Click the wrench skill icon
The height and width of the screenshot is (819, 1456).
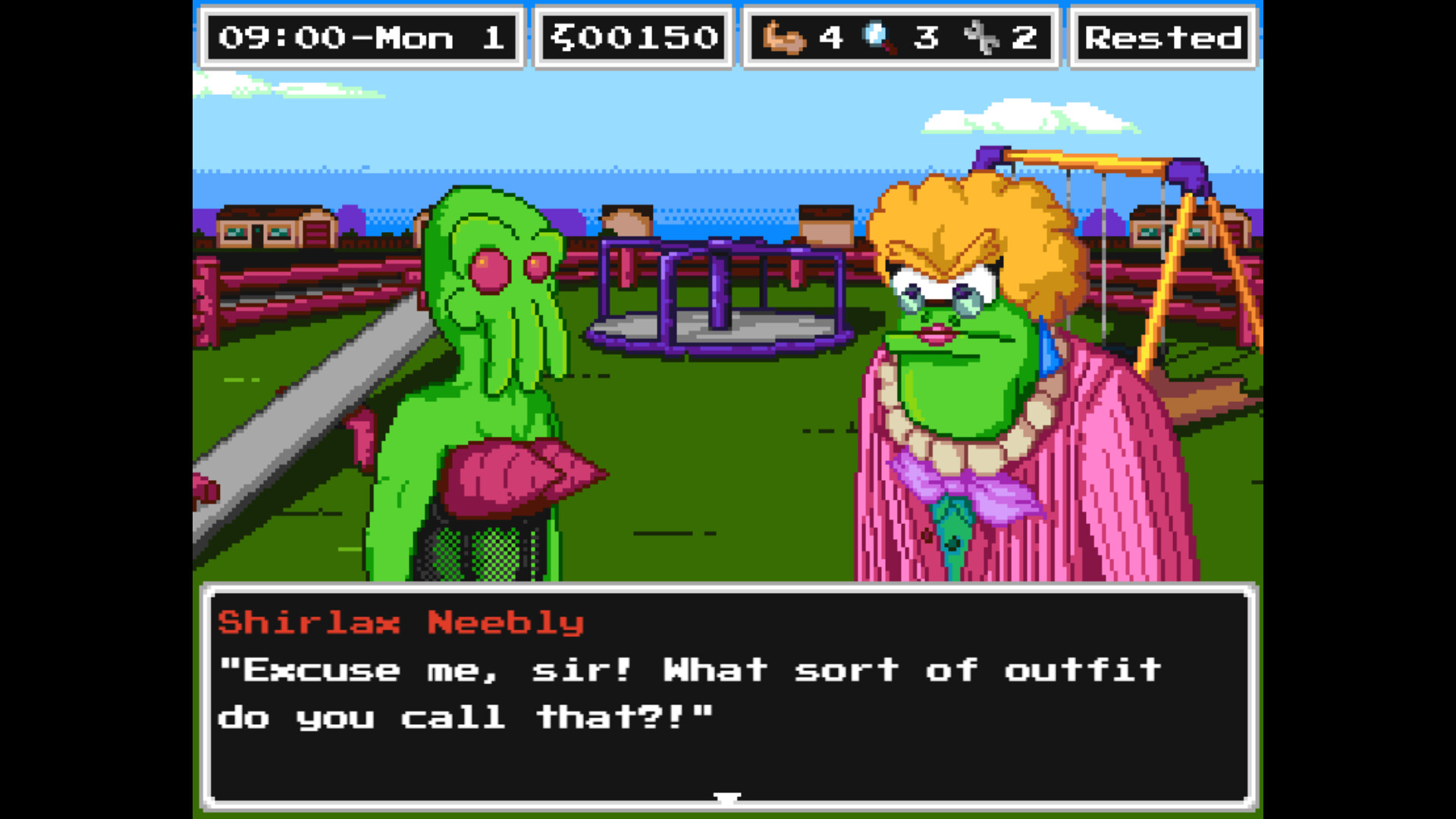(x=984, y=37)
